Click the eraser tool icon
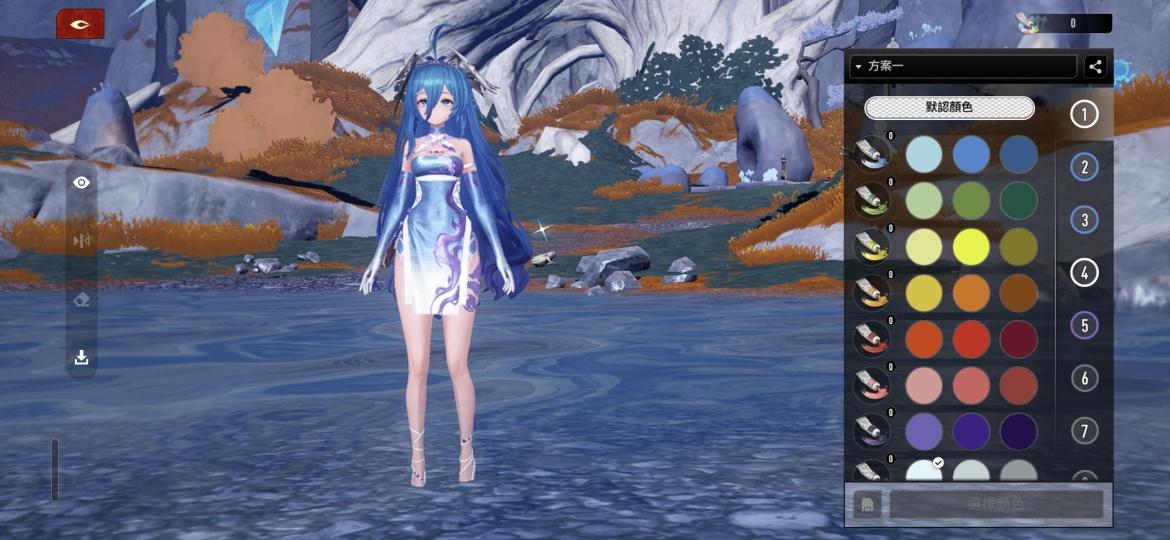 coord(82,299)
